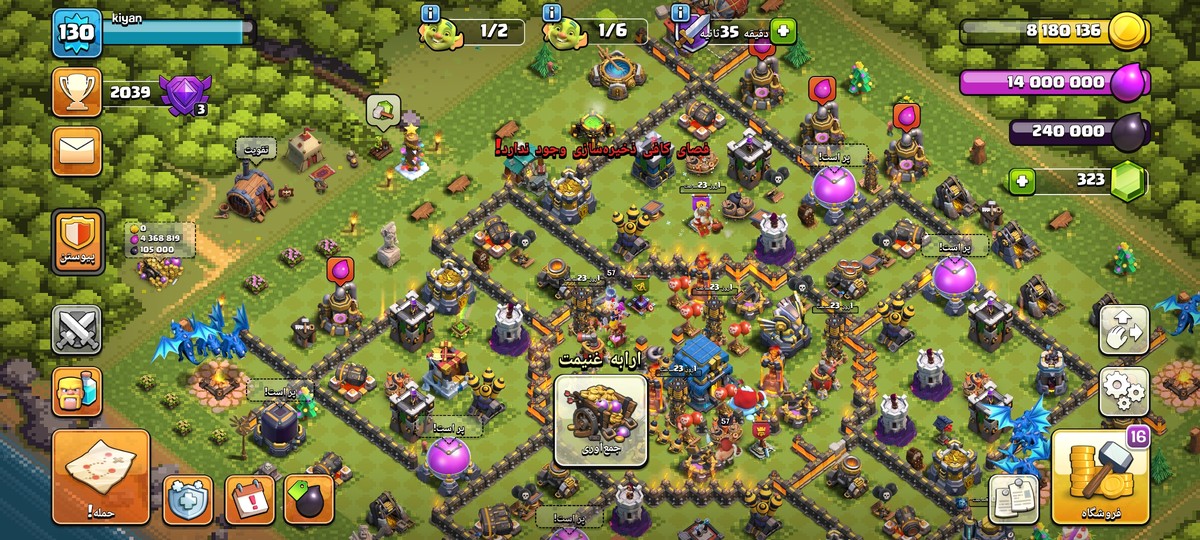This screenshot has height=540, width=1200.
Task: Open the clipboard notes button
Action: point(1013,498)
